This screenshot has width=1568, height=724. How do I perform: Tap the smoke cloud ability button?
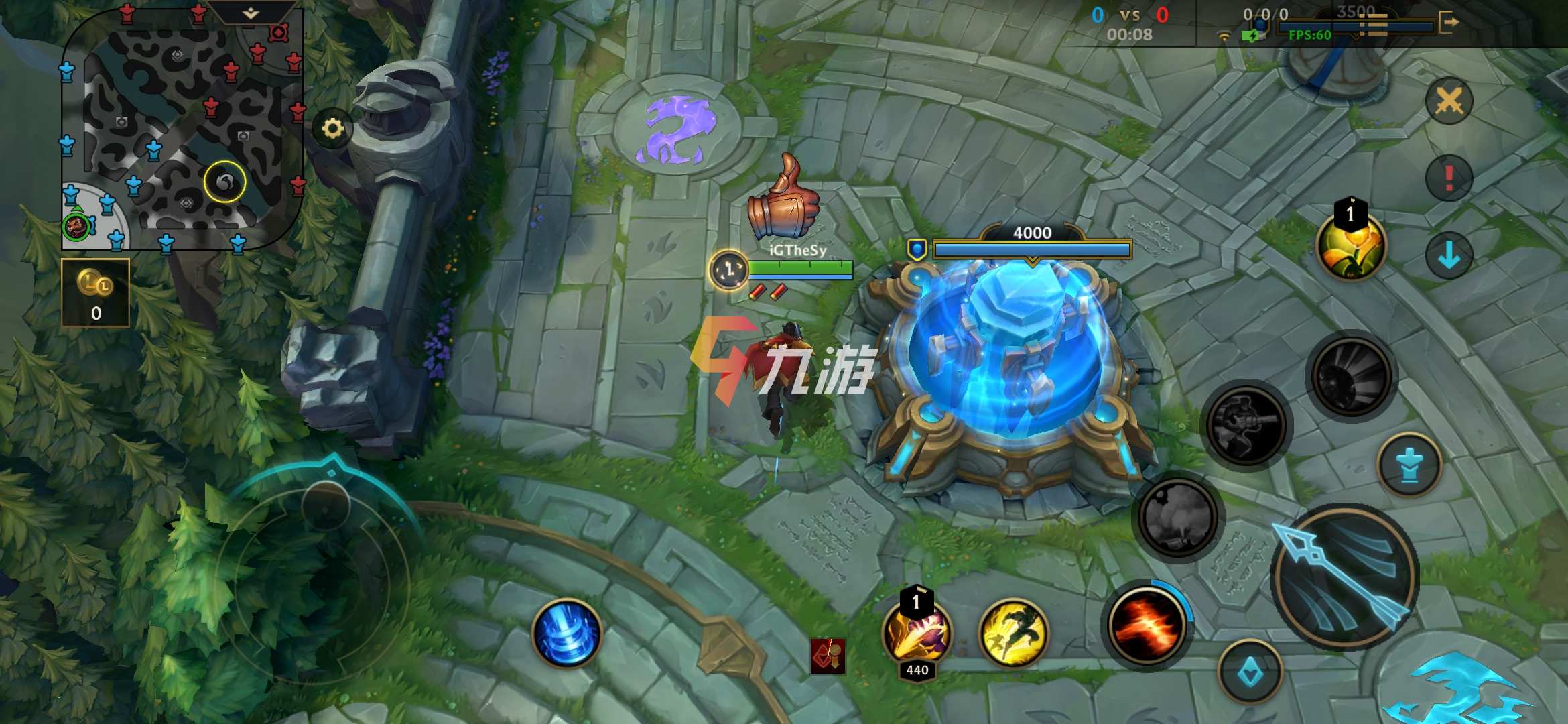coord(1178,518)
